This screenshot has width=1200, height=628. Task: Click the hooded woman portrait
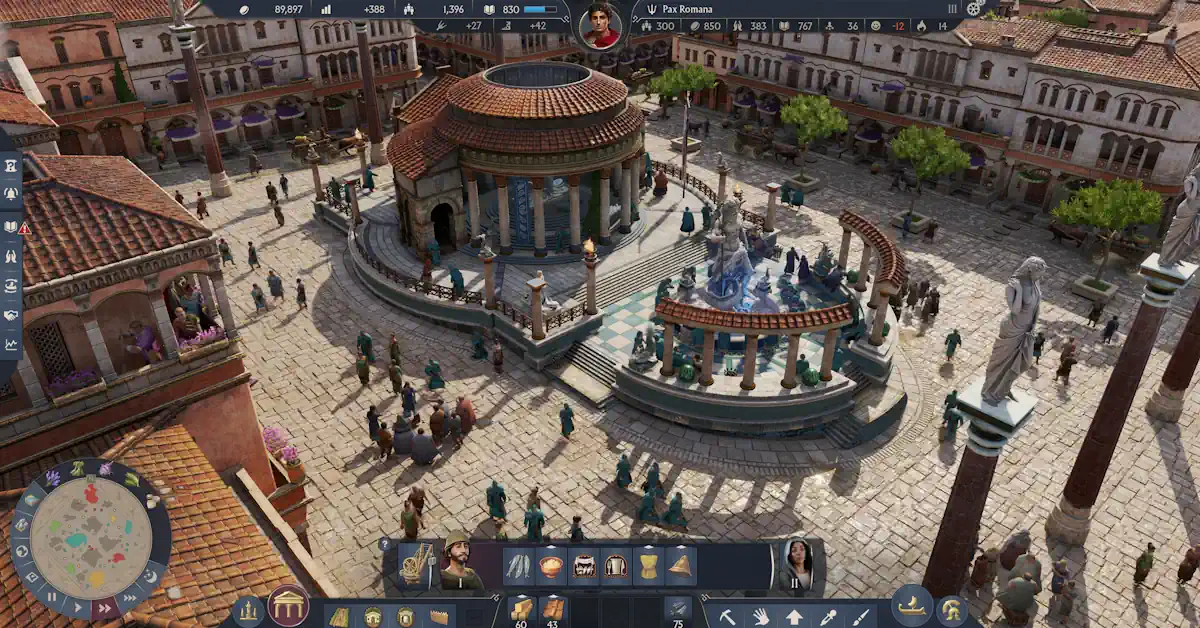click(796, 564)
